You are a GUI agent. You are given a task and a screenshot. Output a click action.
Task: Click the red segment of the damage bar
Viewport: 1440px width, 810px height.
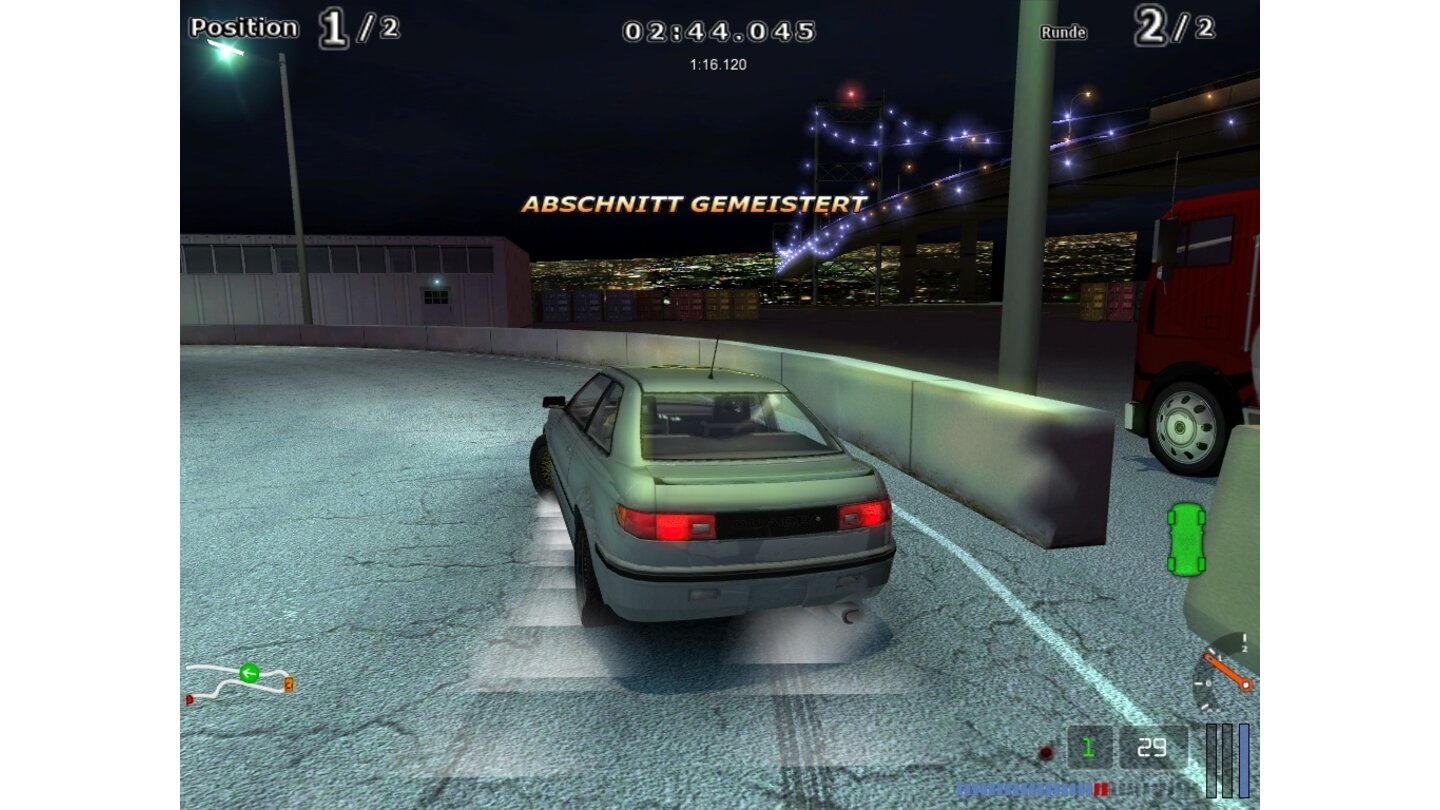pyautogui.click(x=1100, y=788)
